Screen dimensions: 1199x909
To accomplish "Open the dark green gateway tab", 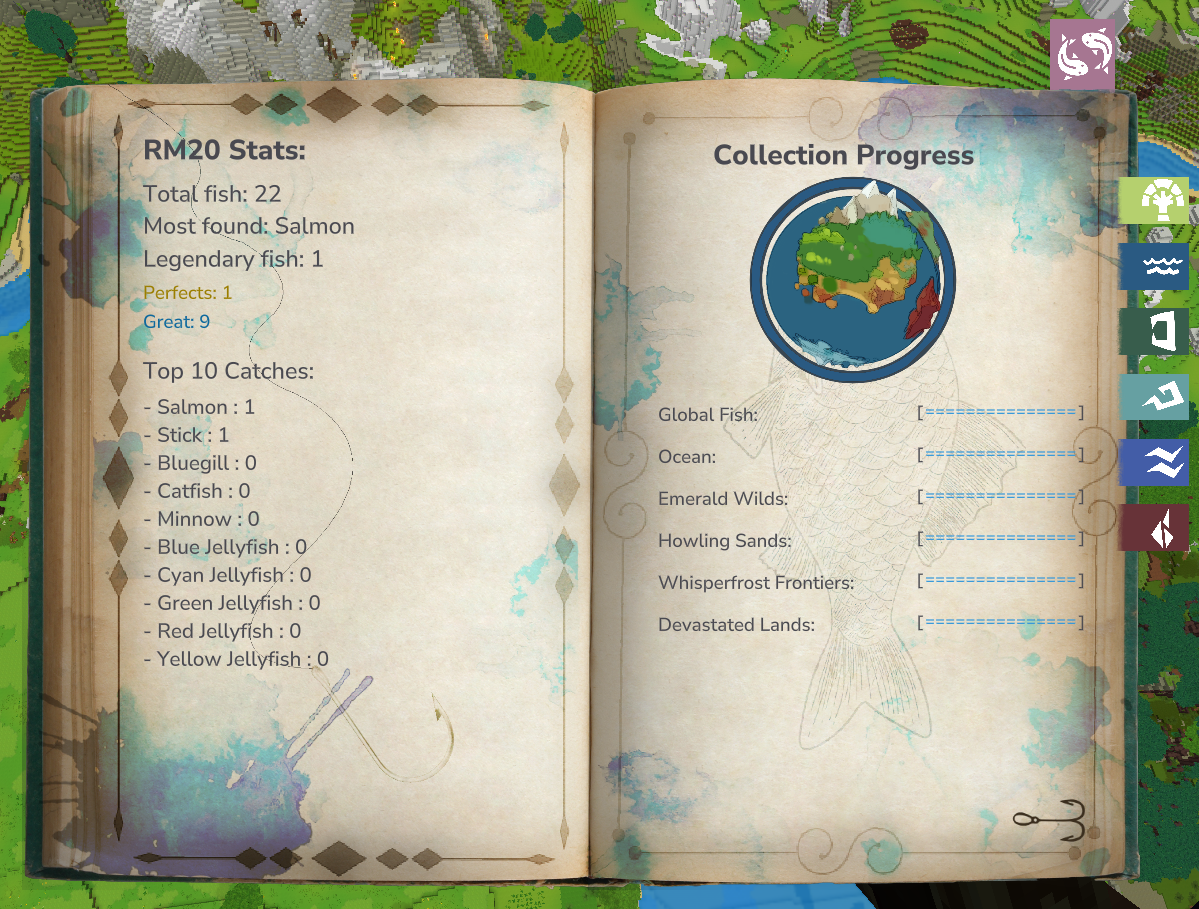I will [x=1154, y=332].
